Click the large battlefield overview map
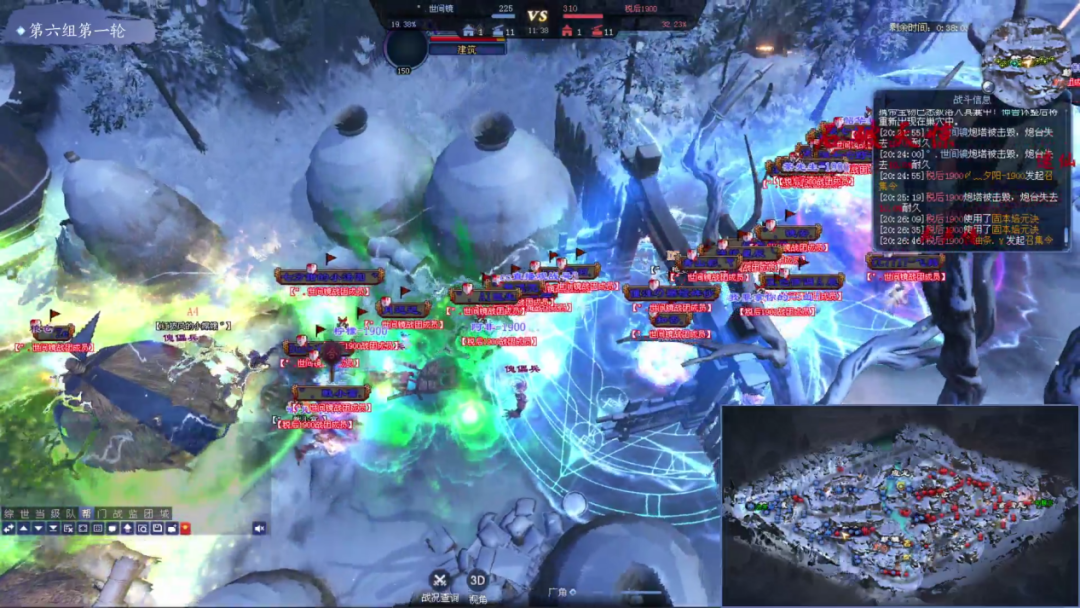Image resolution: width=1080 pixels, height=608 pixels. [898, 504]
